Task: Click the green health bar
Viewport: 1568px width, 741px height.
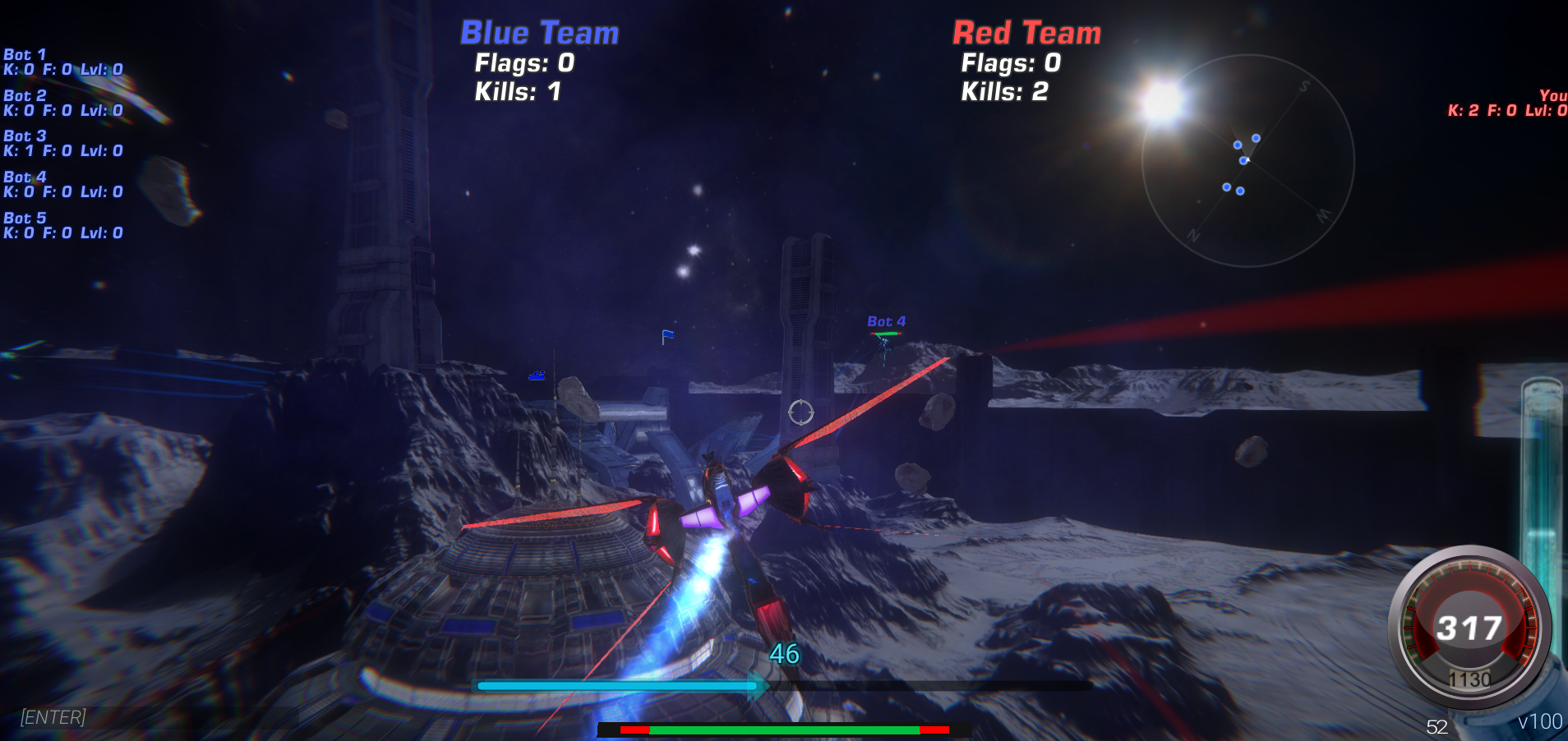Action: 781,728
